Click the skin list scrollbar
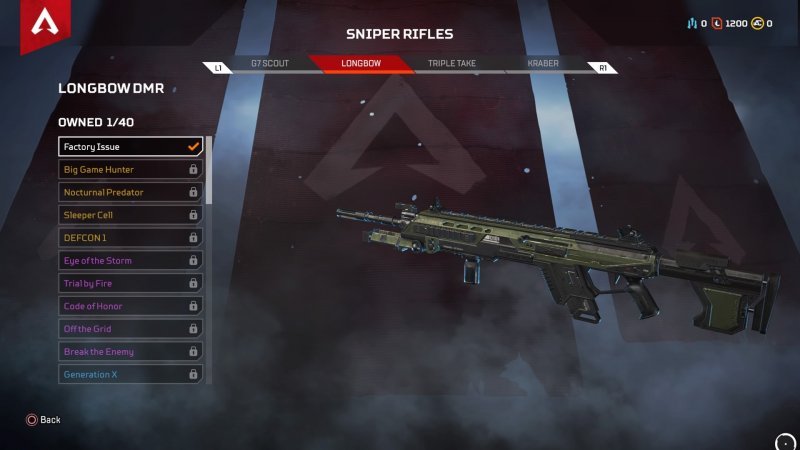The image size is (800, 450). coord(208,170)
